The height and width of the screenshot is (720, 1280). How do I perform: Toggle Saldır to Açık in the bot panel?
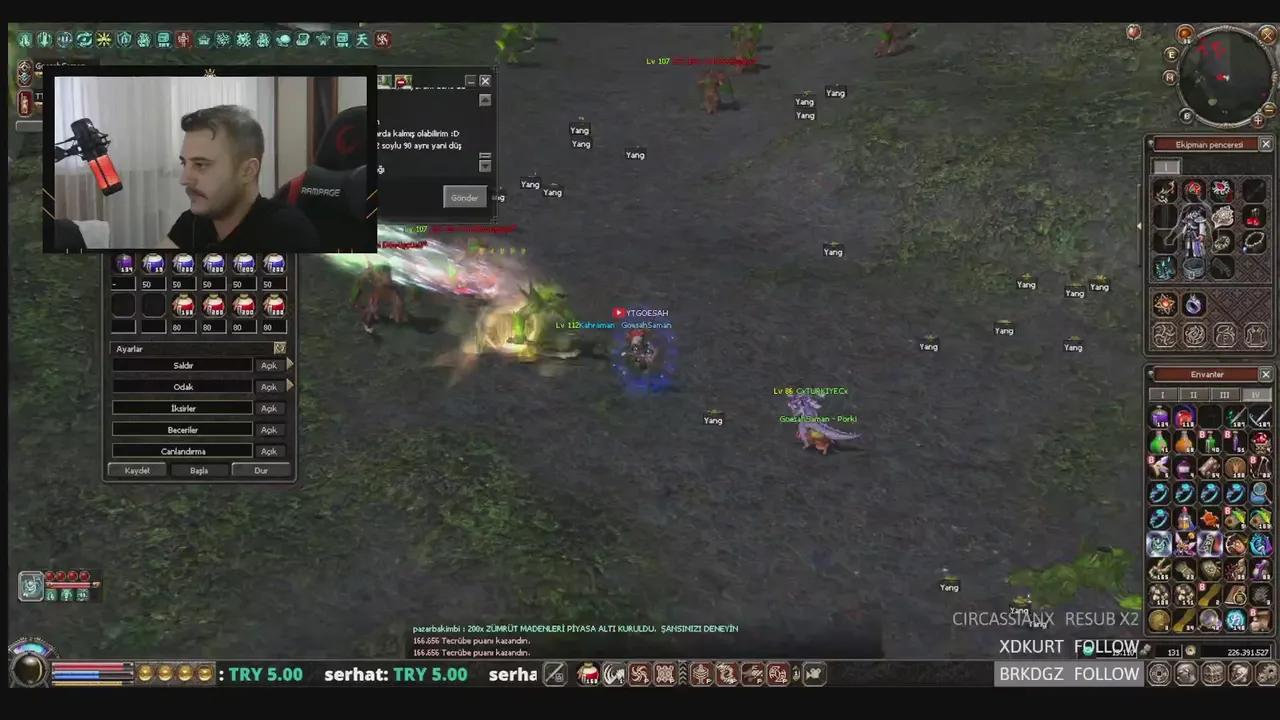tap(268, 365)
